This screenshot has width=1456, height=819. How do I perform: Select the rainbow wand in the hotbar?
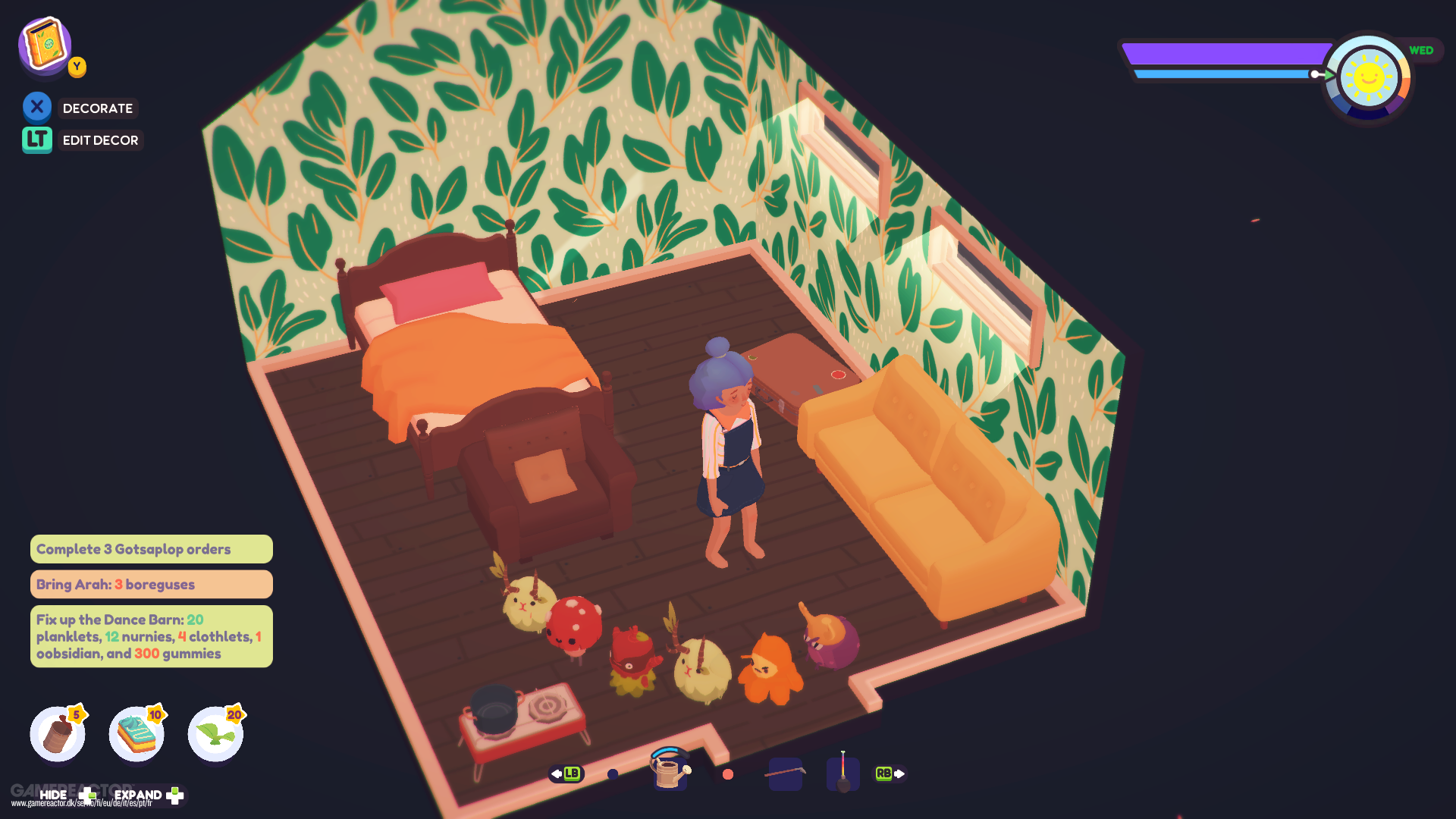point(843,773)
